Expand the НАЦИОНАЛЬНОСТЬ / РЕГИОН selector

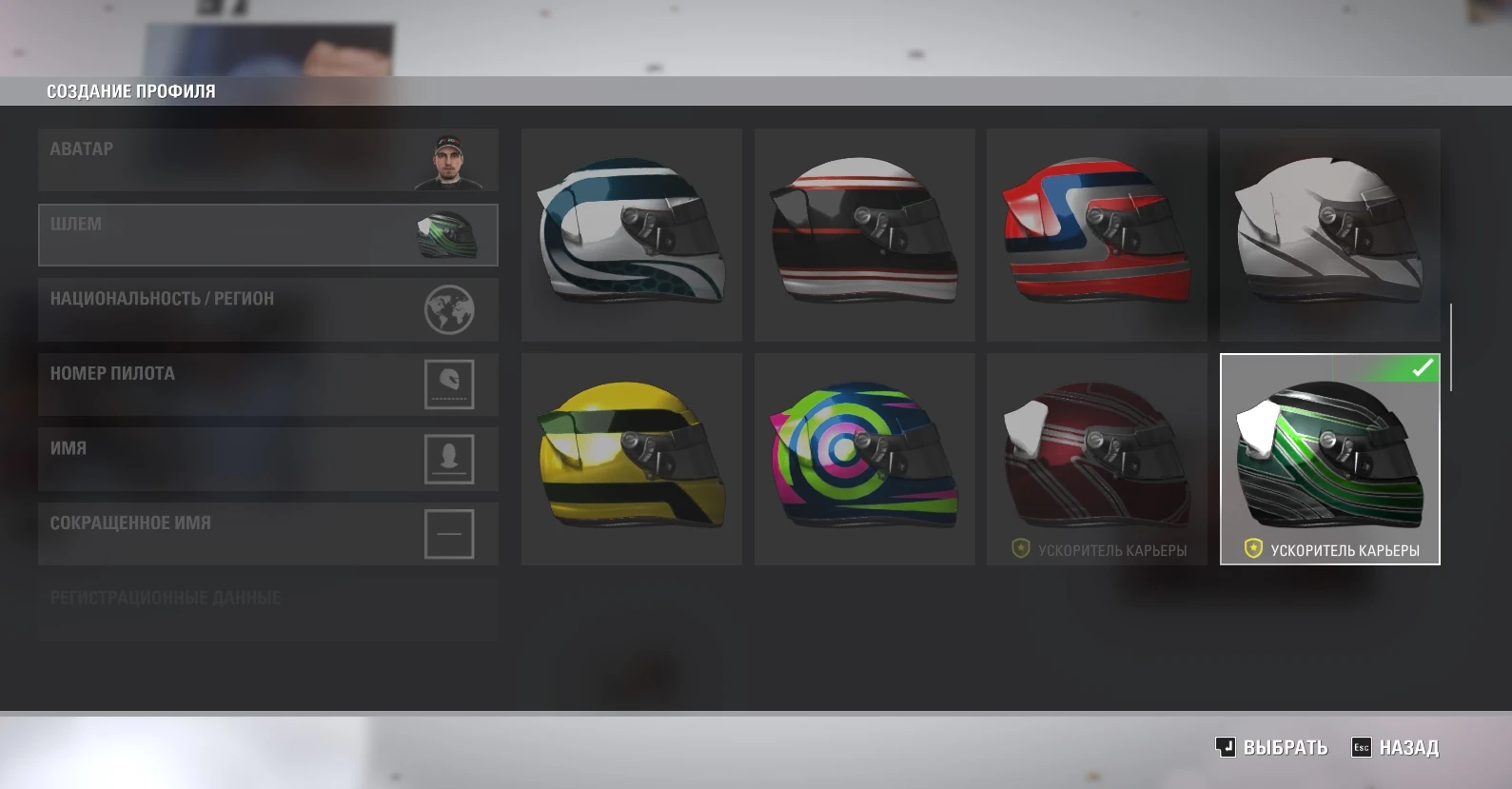point(267,308)
